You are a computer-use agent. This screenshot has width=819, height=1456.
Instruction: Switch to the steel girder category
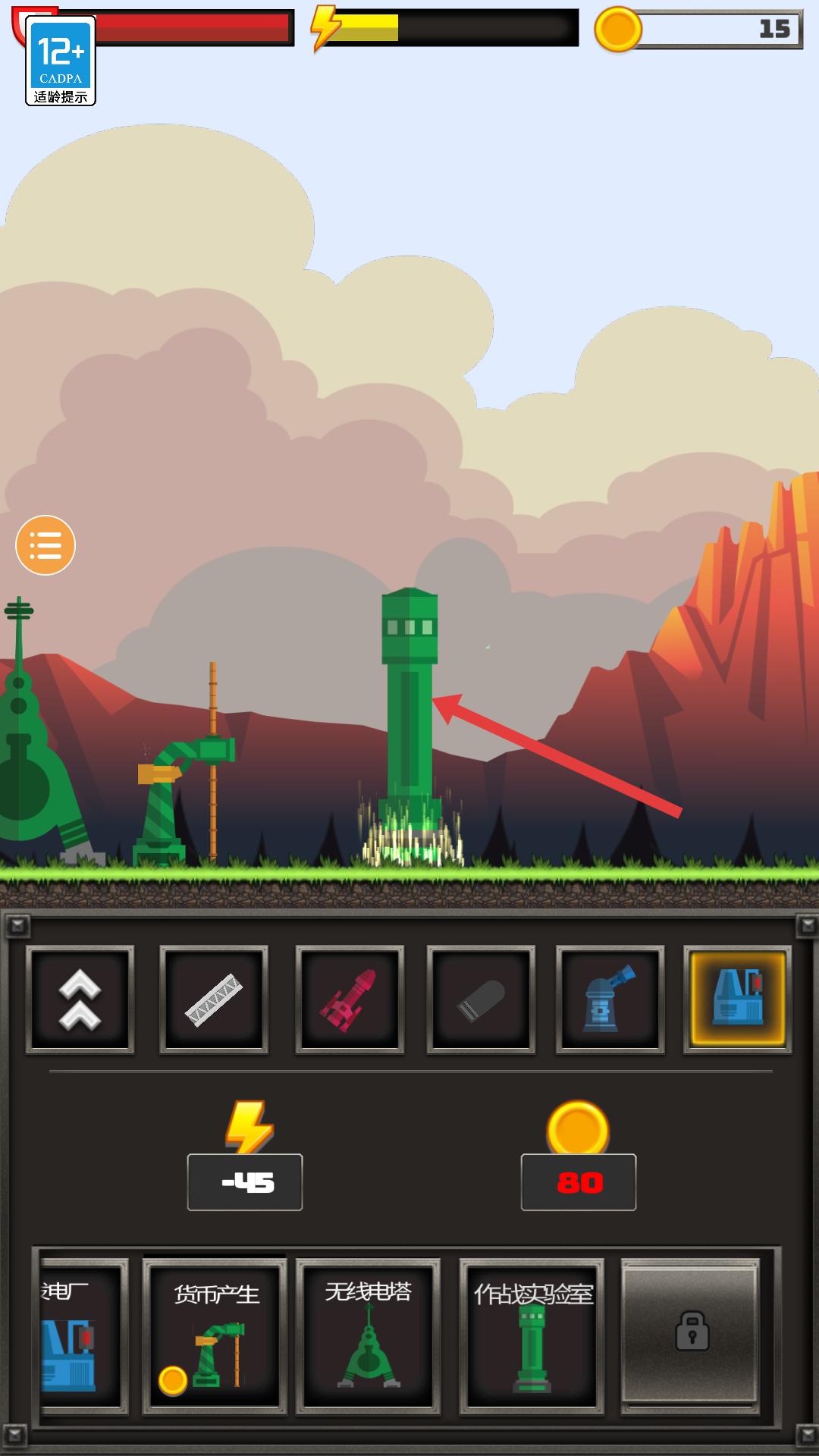click(214, 999)
